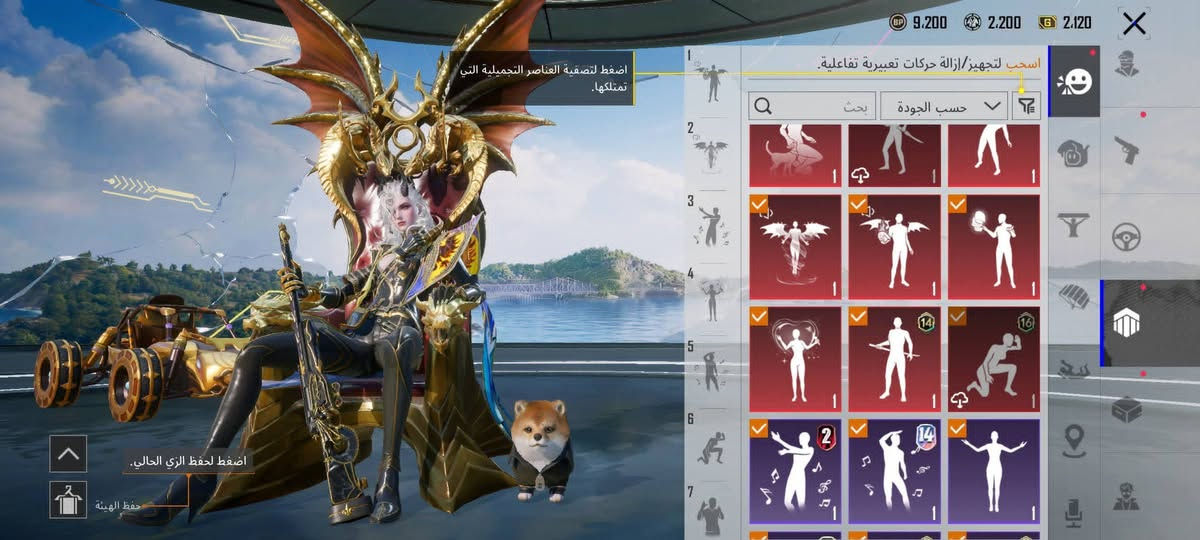Select the winged angel emote tile
Image resolution: width=1200 pixels, height=540 pixels.
[x=795, y=246]
